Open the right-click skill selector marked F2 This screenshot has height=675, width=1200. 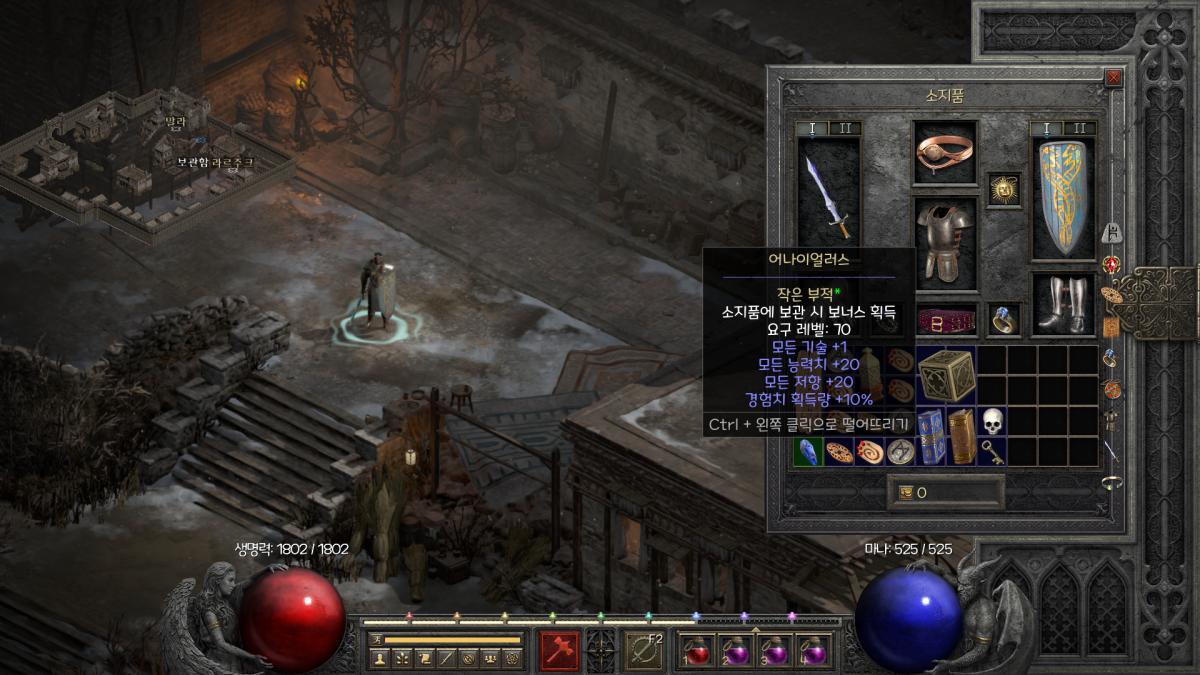pyautogui.click(x=643, y=650)
